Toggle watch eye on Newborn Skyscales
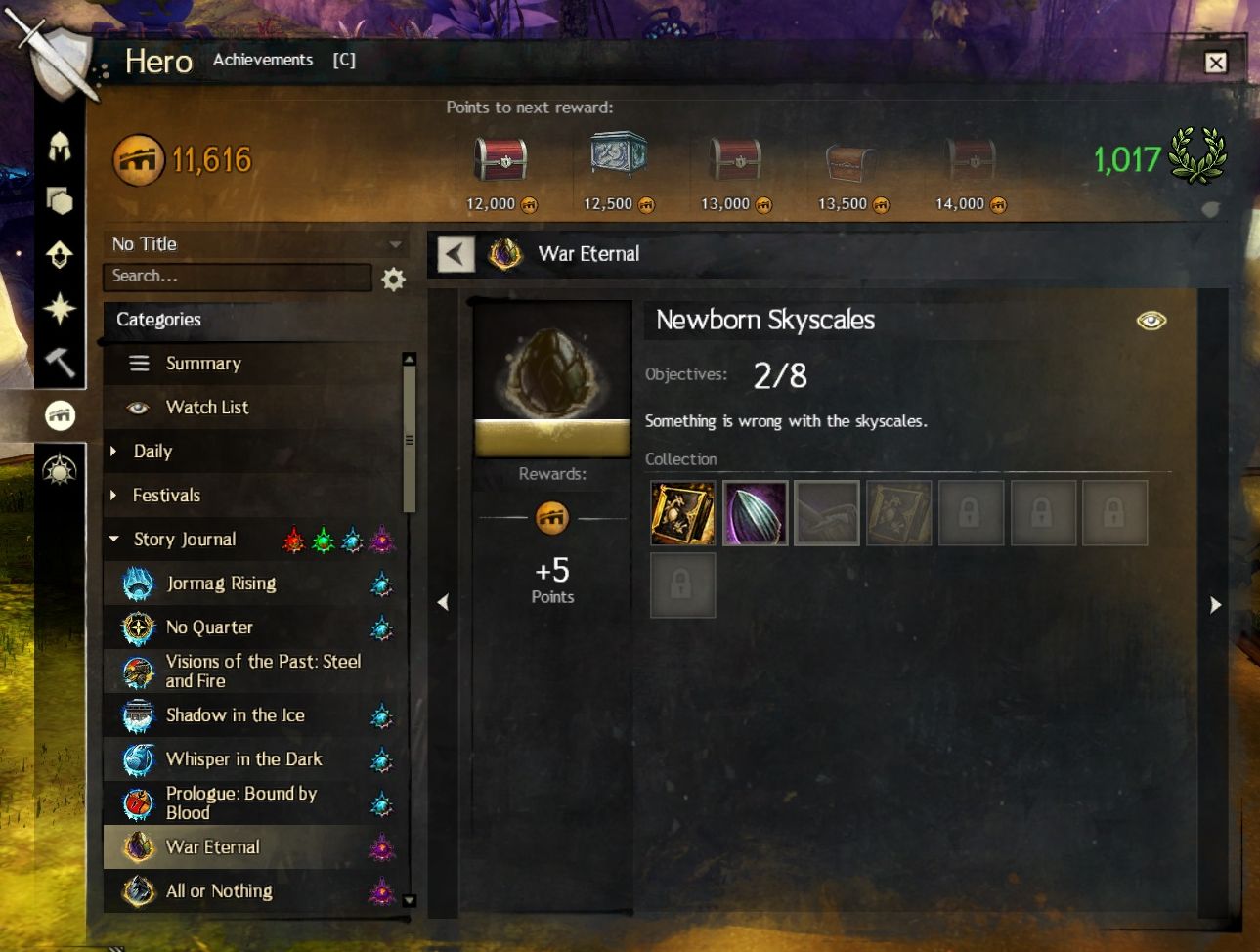 coord(1151,321)
